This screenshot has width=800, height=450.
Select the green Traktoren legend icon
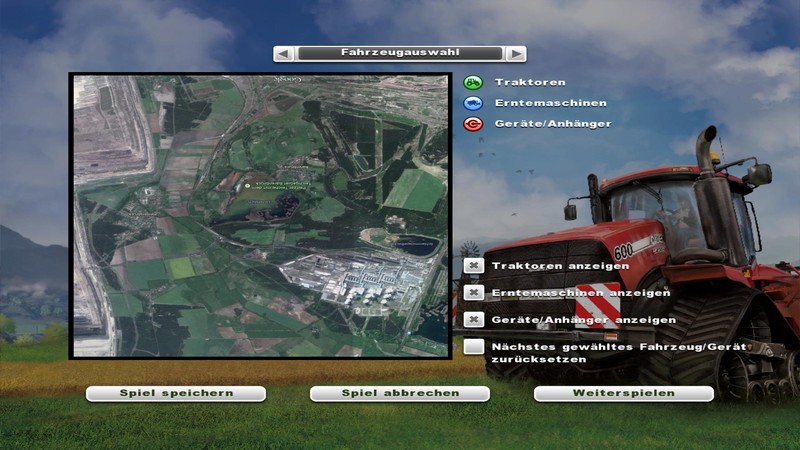coord(474,82)
